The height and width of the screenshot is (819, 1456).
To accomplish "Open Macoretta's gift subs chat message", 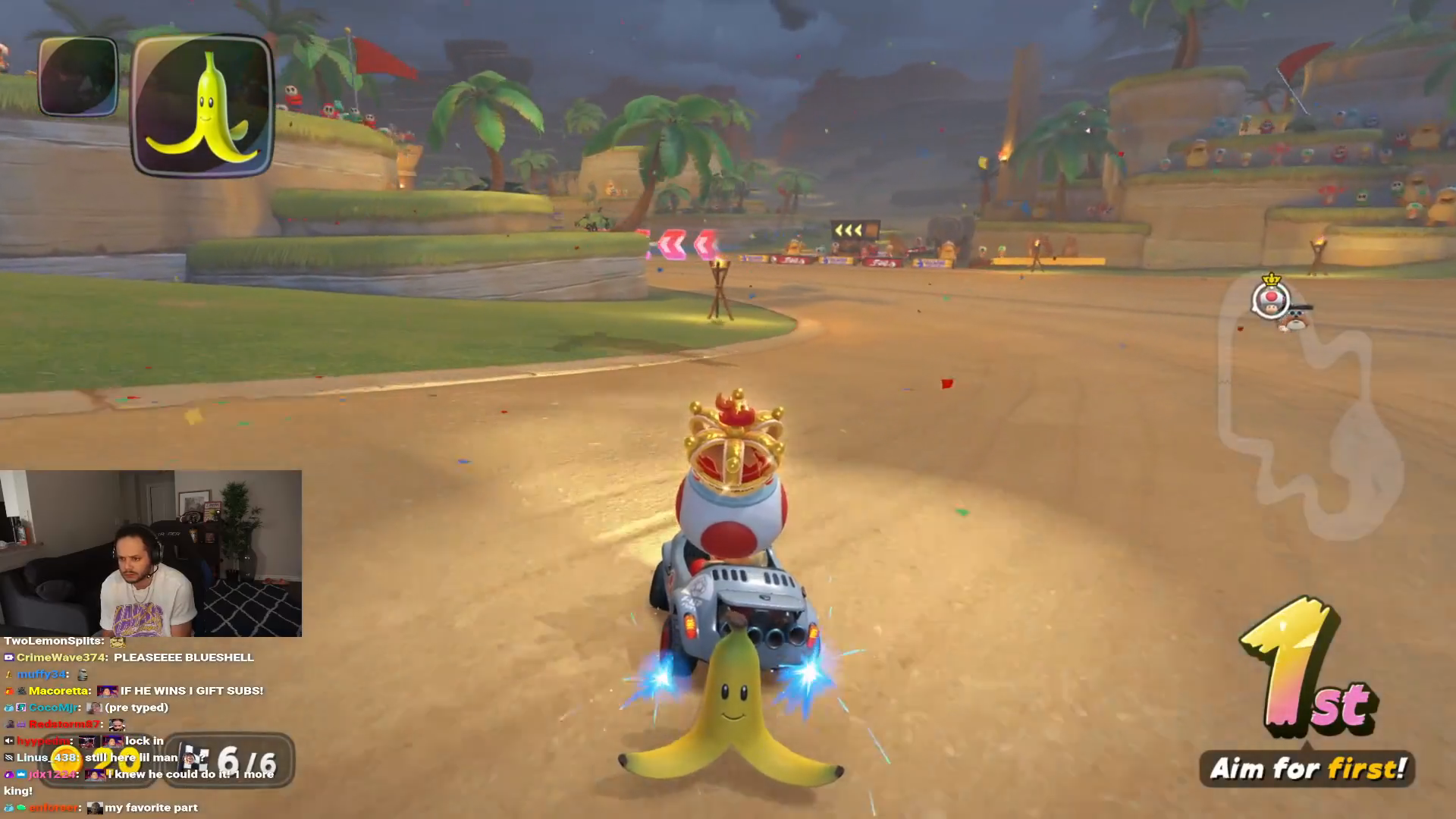I will [191, 691].
